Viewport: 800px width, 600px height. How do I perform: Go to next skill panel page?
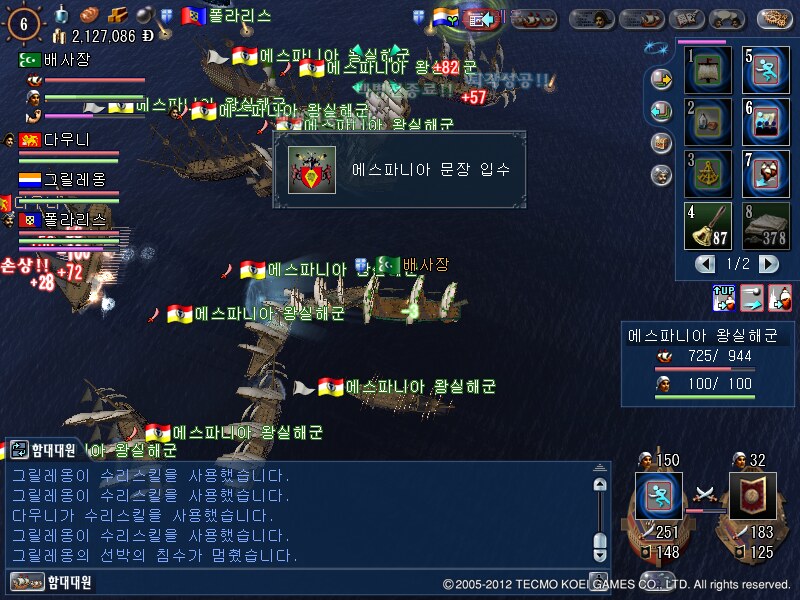tap(768, 264)
